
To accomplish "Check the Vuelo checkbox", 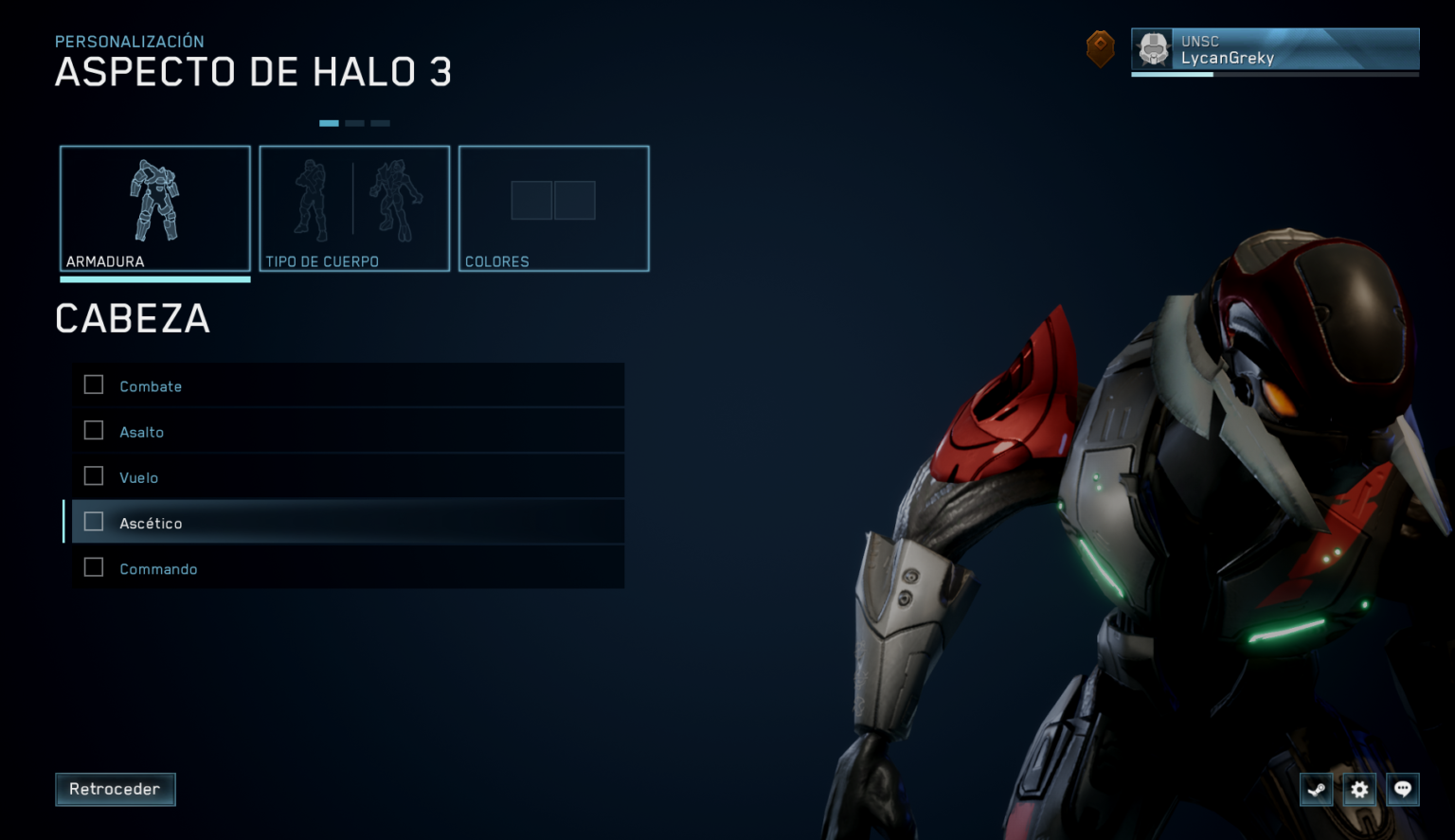I will coord(93,475).
